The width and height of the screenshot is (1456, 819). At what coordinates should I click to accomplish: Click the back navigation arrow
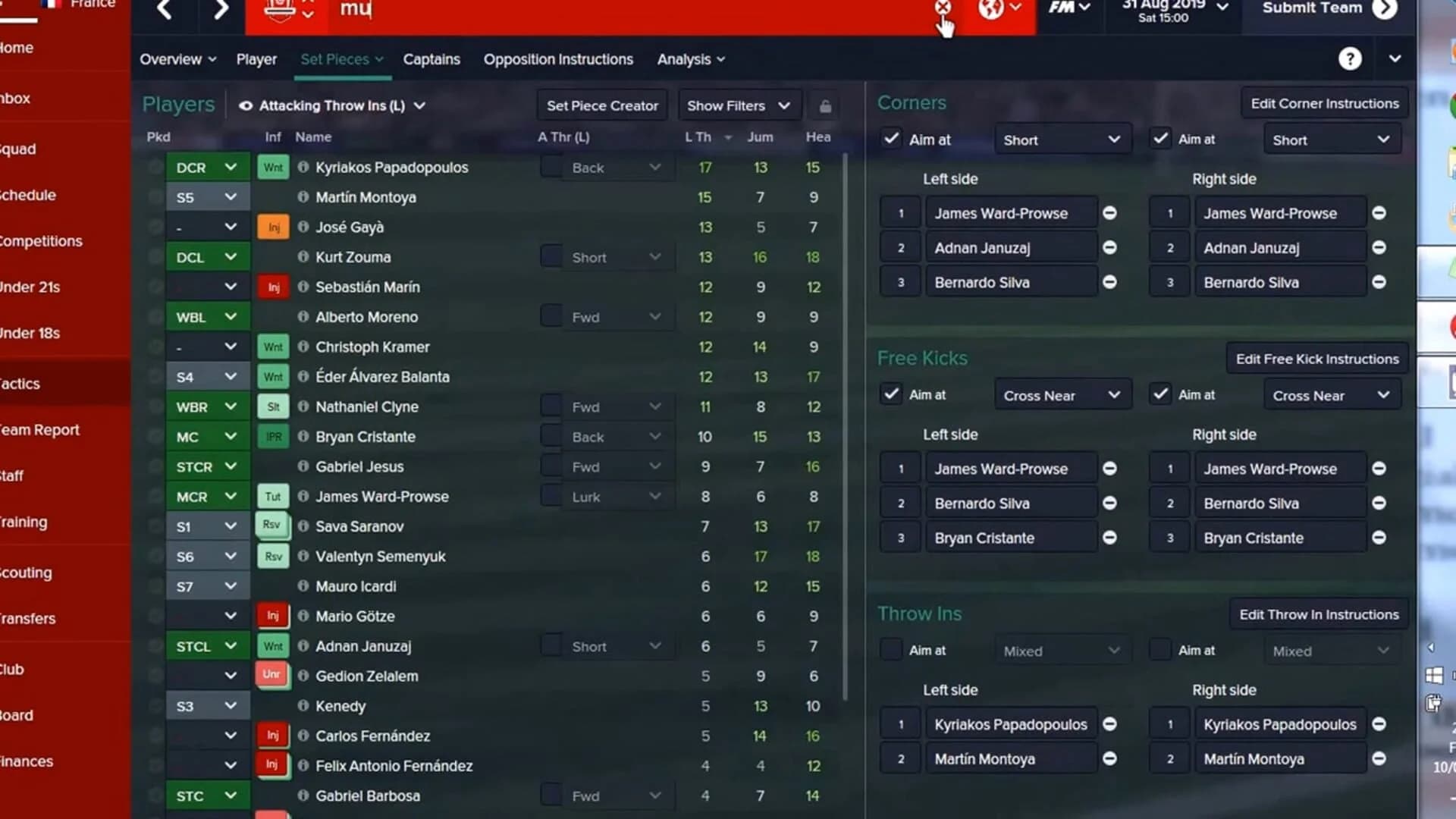pos(165,11)
